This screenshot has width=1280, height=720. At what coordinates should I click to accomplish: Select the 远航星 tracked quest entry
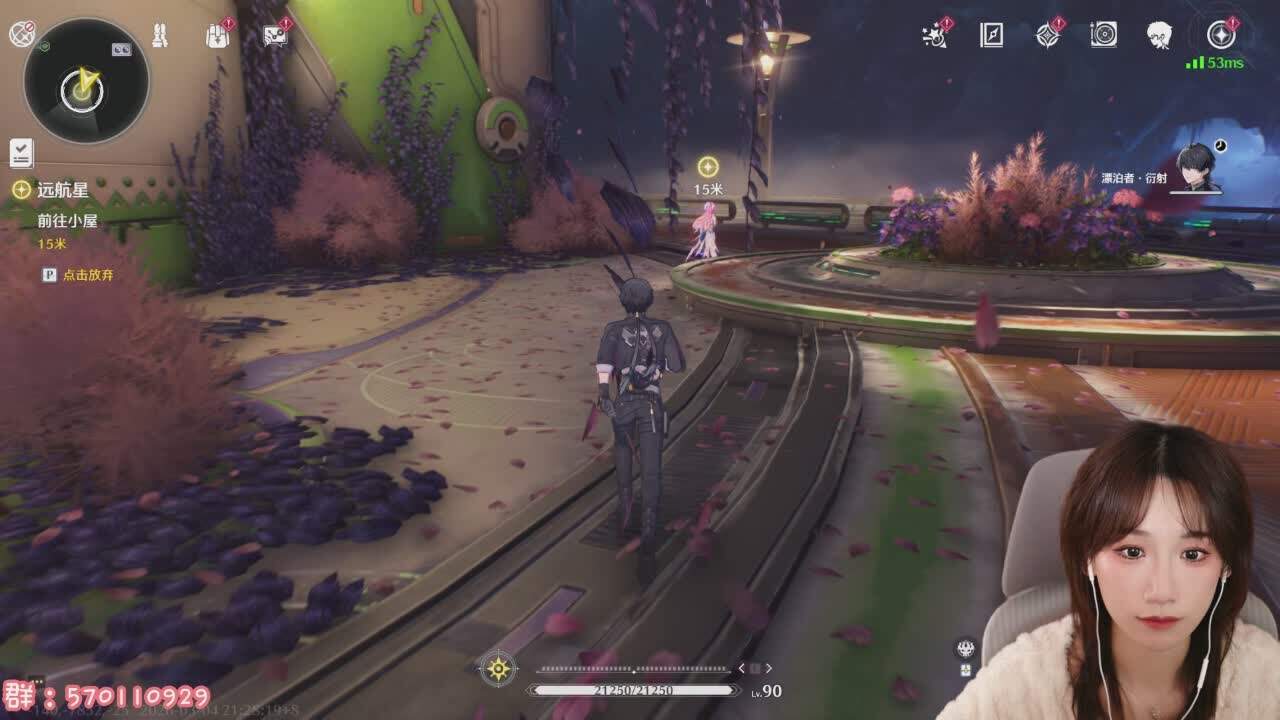(52, 189)
